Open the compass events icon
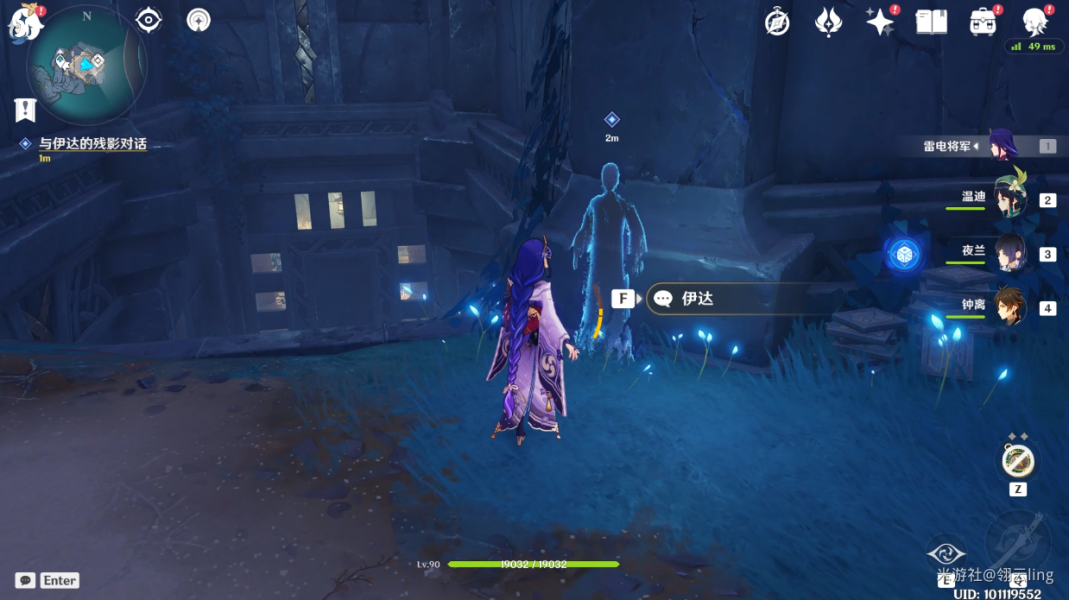 (x=777, y=22)
